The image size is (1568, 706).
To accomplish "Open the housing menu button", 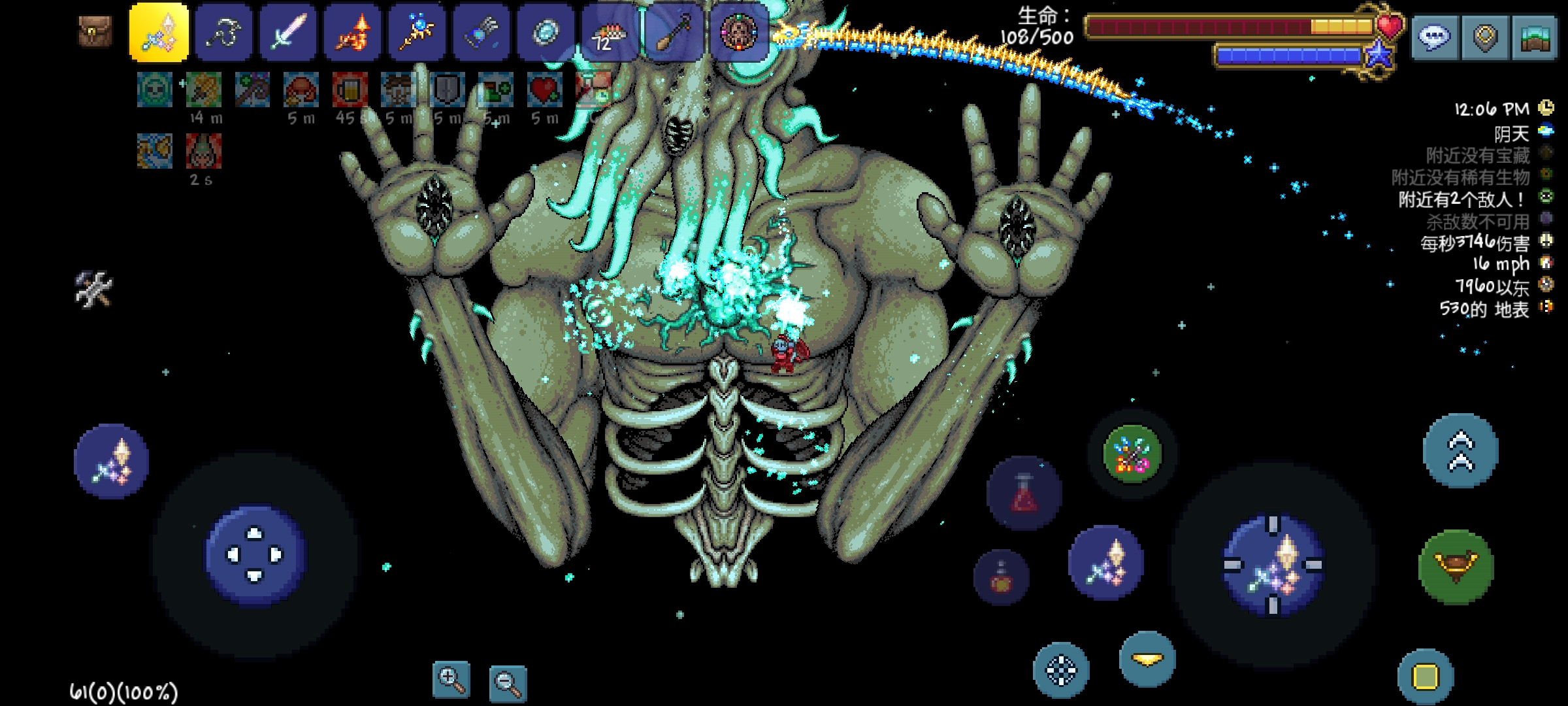I will pos(1535,38).
